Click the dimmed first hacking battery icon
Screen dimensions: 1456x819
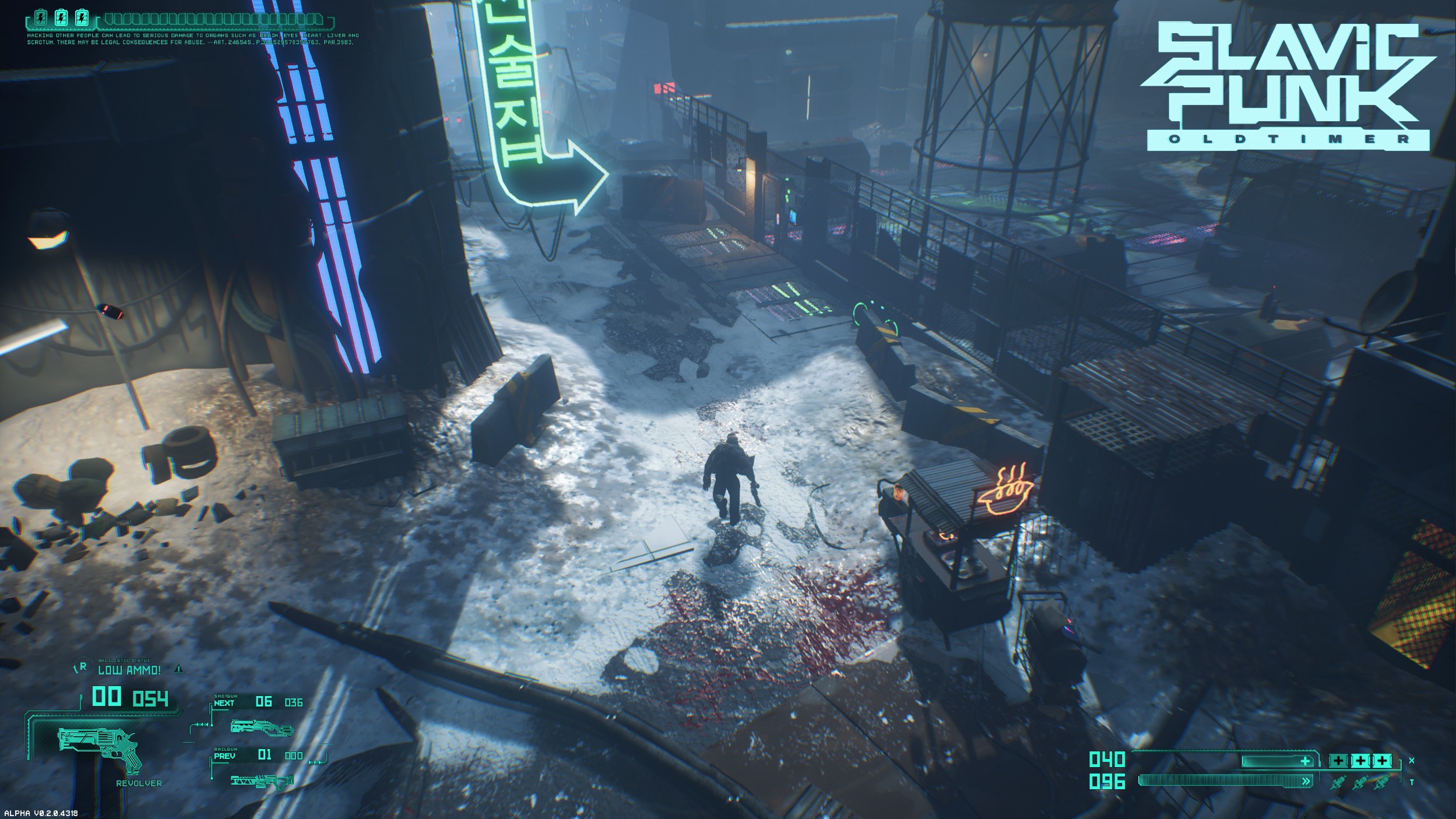[40, 18]
